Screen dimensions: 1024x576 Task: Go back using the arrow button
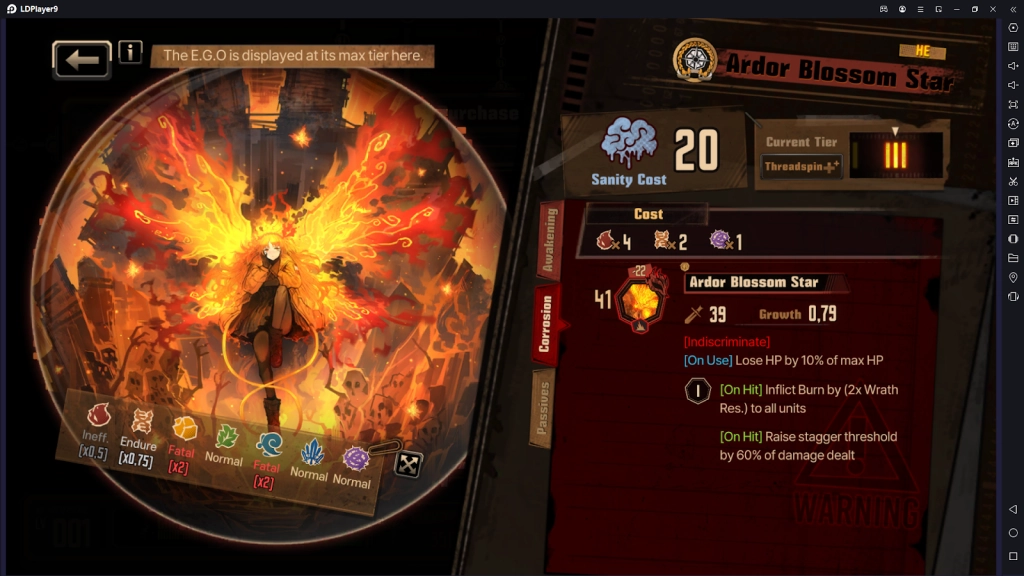(x=82, y=60)
